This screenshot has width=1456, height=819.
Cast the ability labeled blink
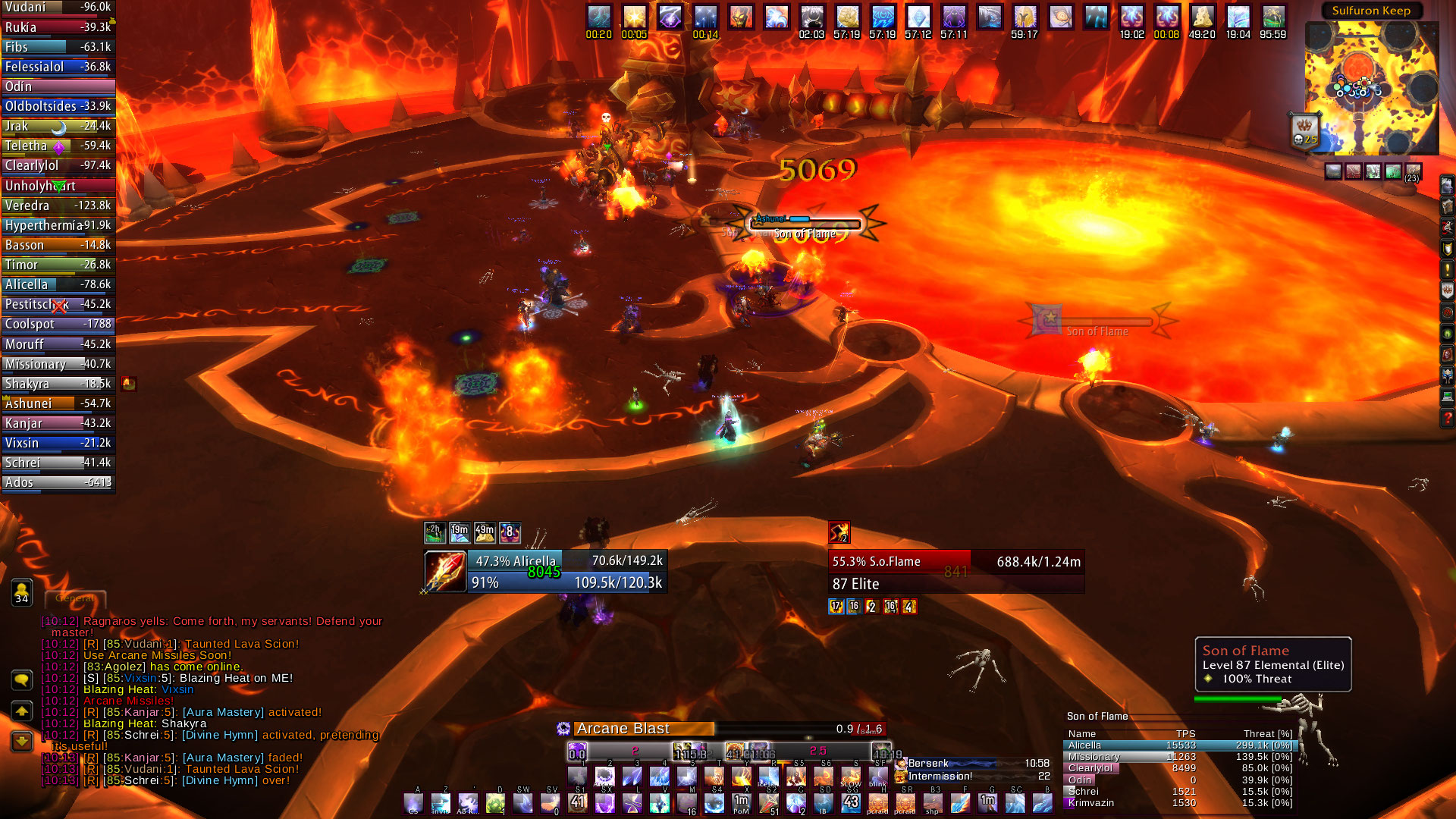point(878,776)
